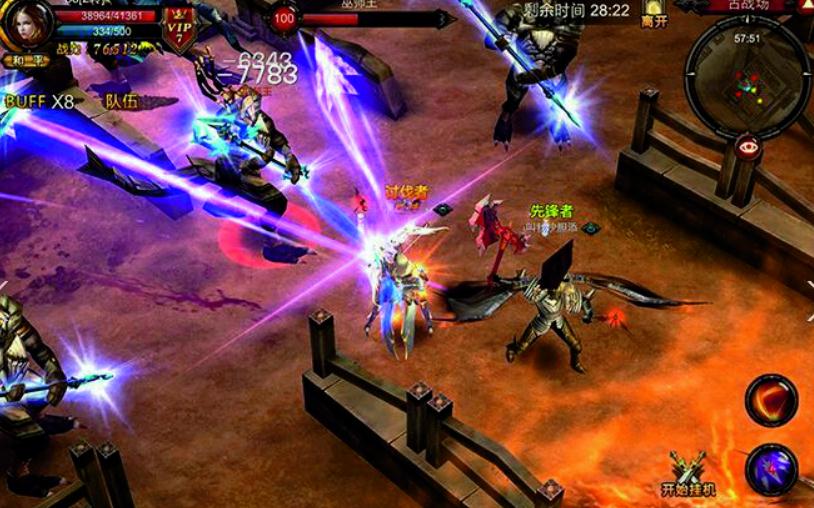814x508 pixels.
Task: Toggle the red eye visibility button
Action: pos(746,146)
